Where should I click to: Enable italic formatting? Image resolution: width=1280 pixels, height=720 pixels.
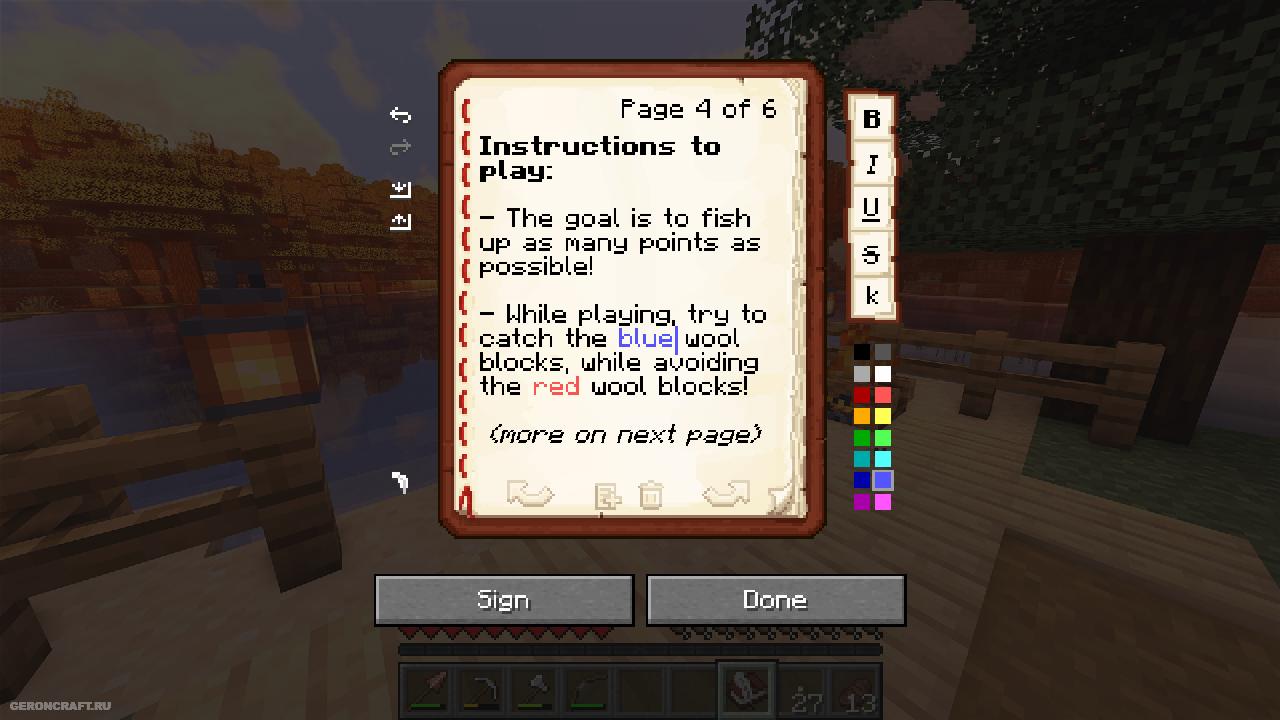pyautogui.click(x=871, y=164)
